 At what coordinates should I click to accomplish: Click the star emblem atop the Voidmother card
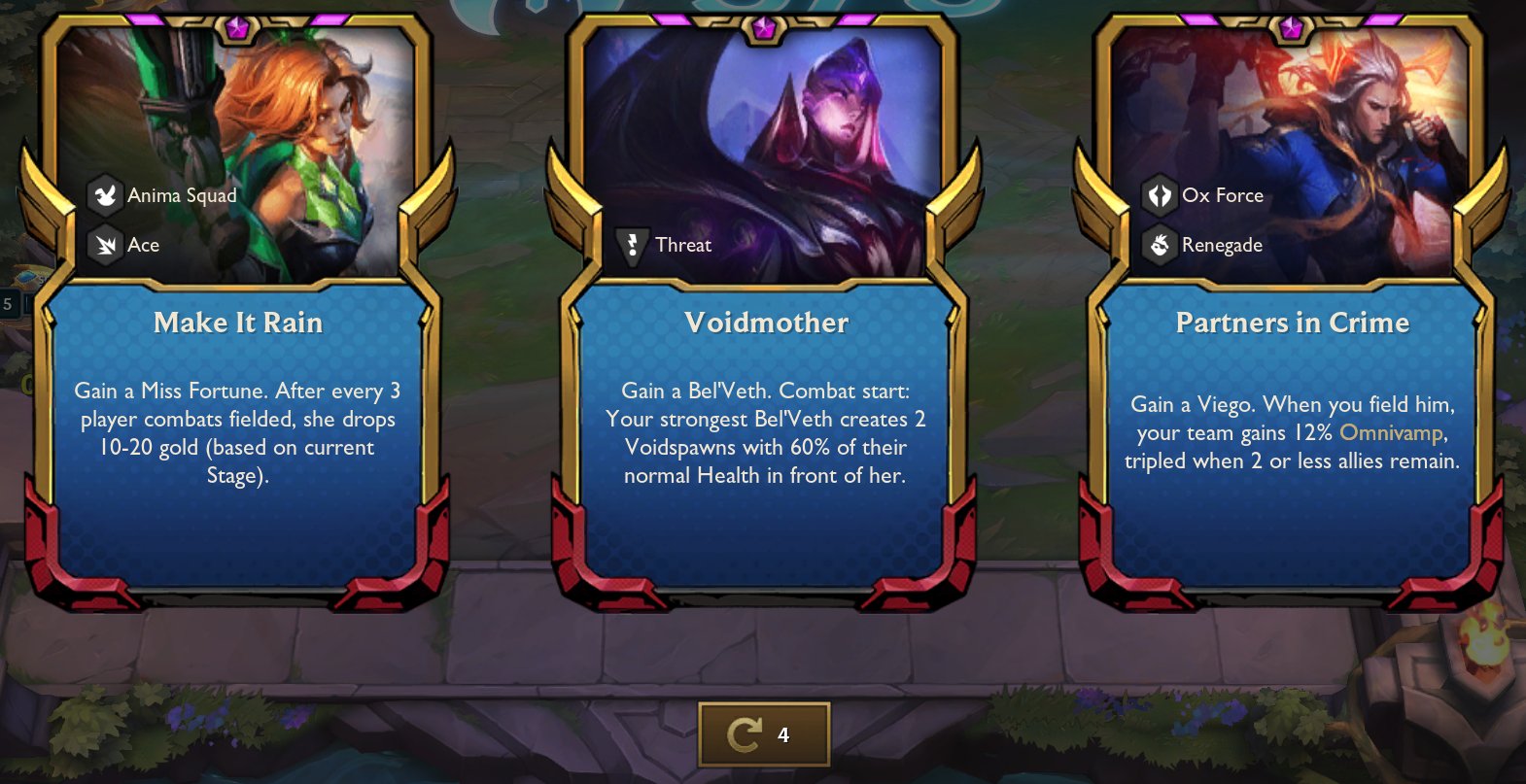coord(763,28)
